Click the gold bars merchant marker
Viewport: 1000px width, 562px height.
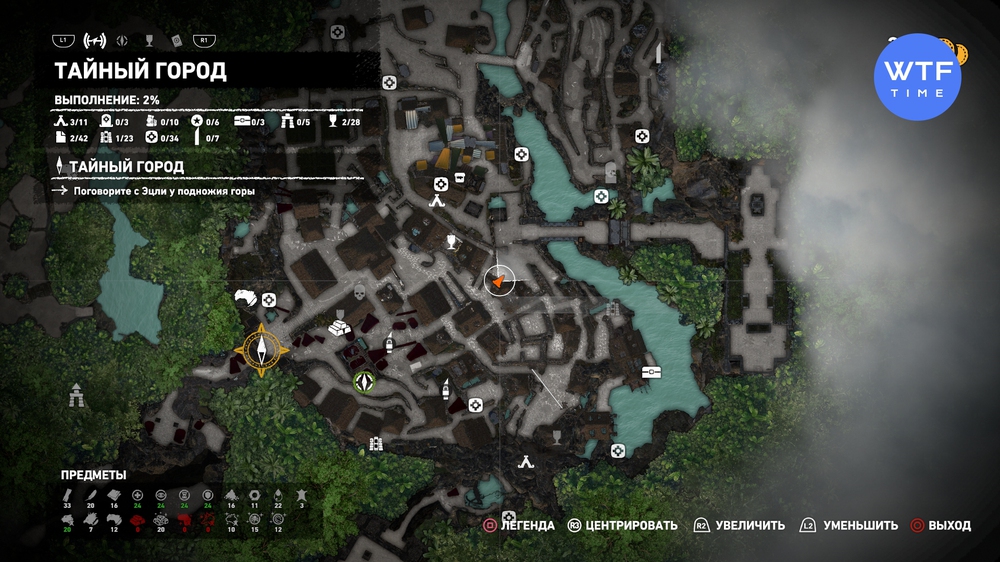(340, 325)
